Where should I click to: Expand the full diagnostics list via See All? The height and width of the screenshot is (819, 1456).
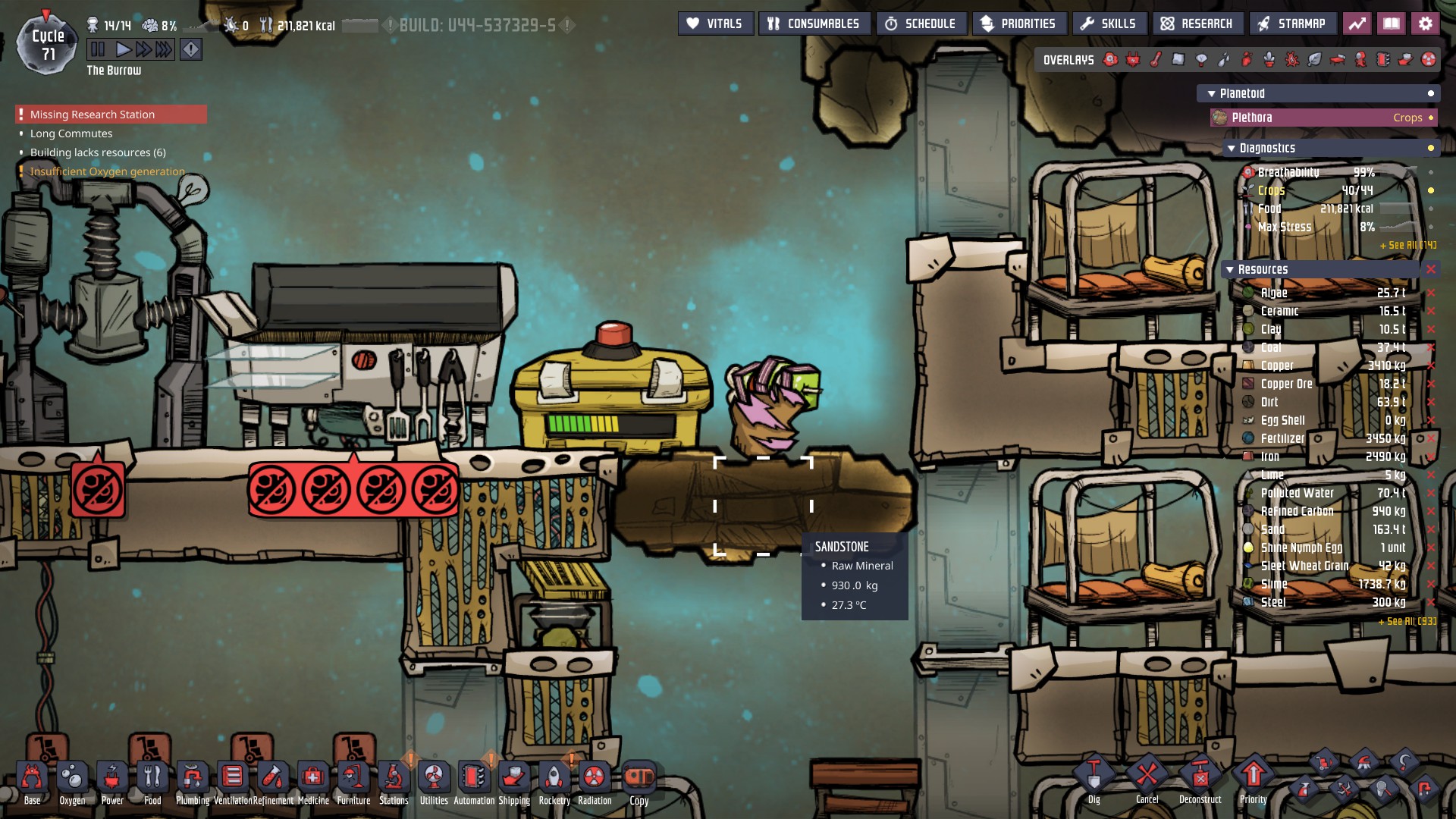click(x=1407, y=245)
